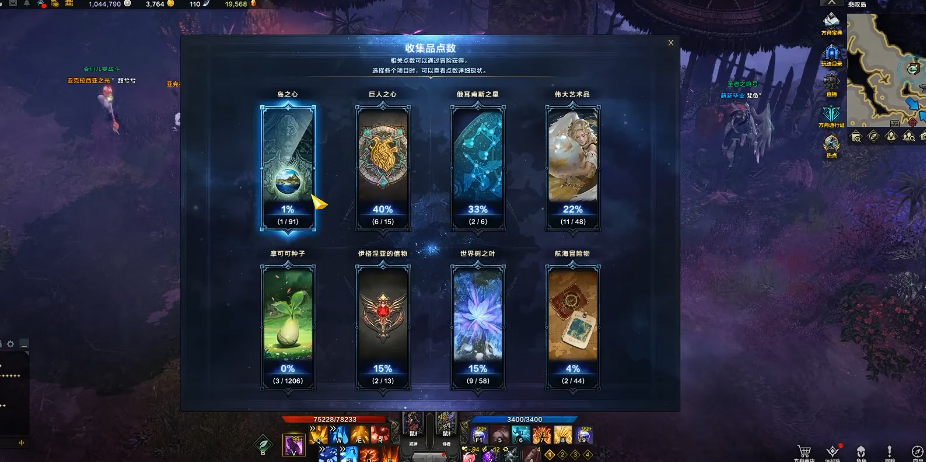Click the exclamation mark menu icon
The image size is (926, 462).
point(889,451)
